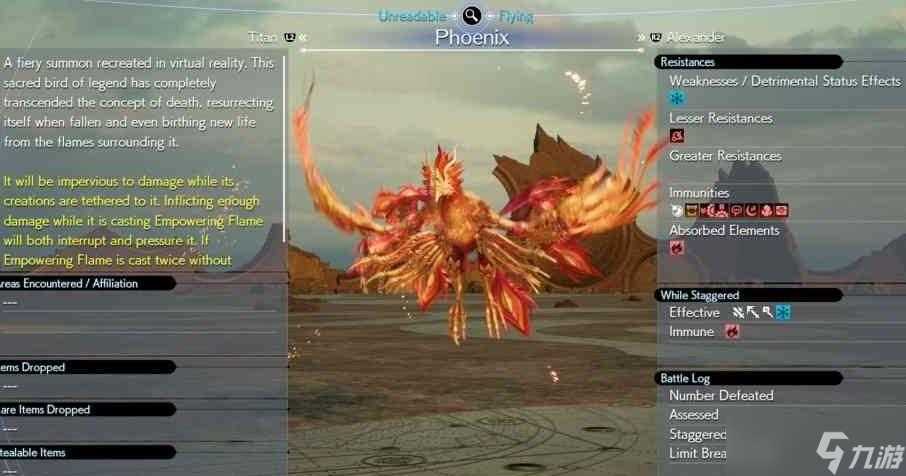Select the Areas Encountered / Affiliation header

70,283
